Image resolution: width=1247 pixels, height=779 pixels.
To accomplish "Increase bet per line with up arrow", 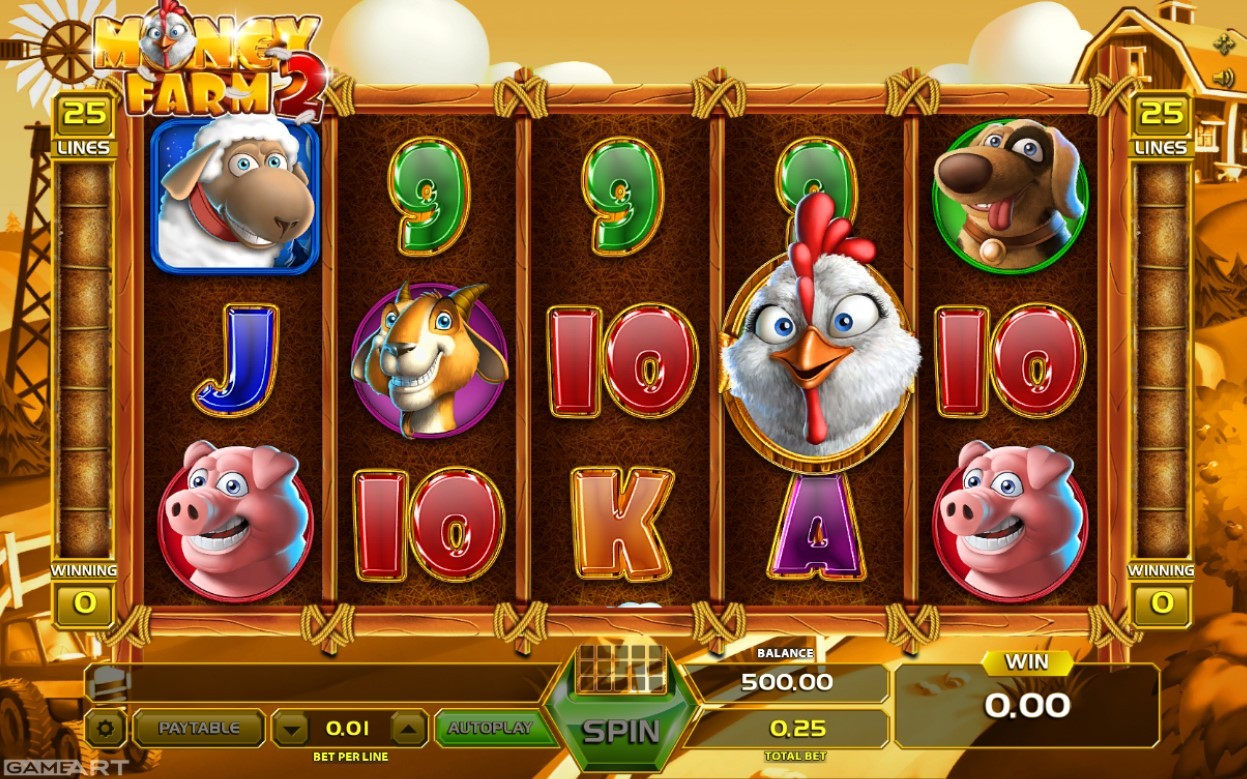I will click(408, 728).
